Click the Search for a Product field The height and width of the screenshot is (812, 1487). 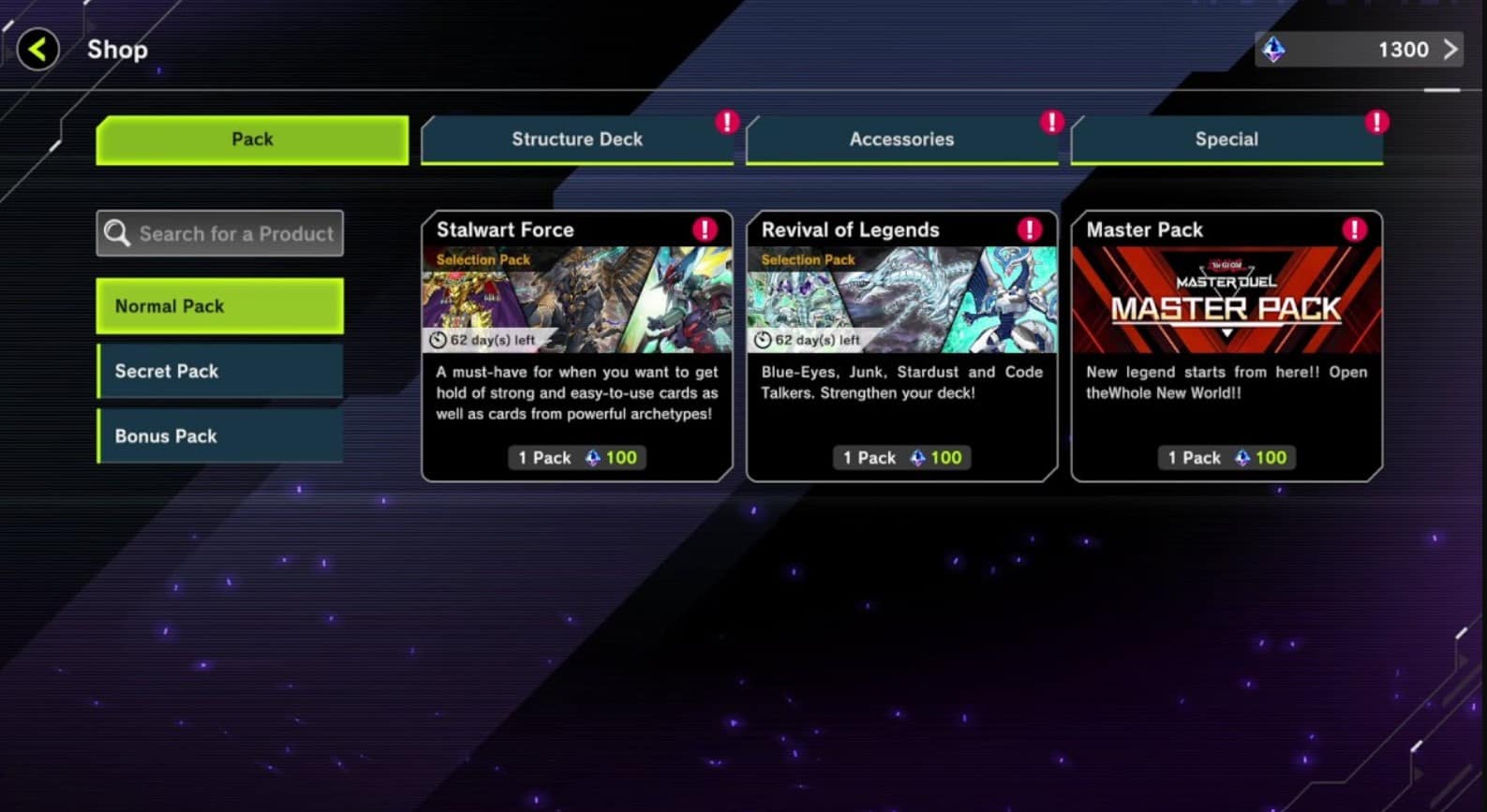[x=234, y=233]
